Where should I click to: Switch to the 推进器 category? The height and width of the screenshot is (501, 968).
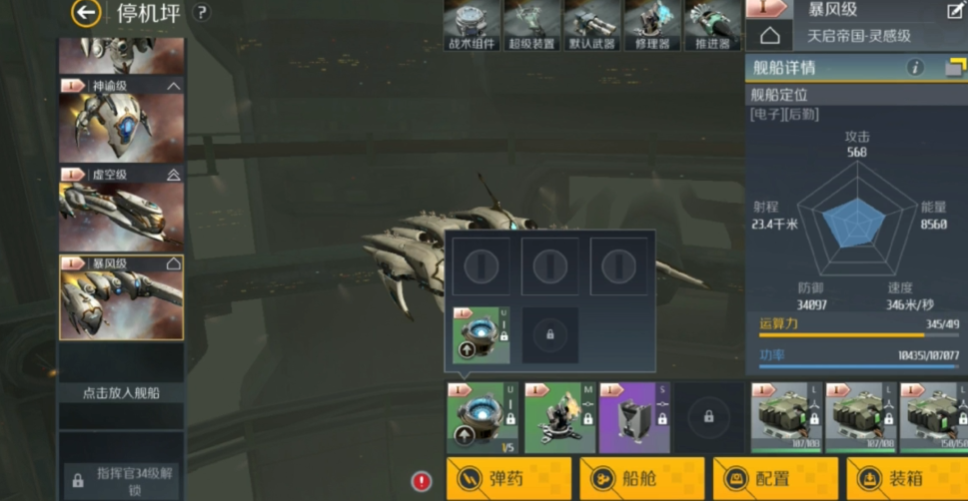(x=712, y=25)
